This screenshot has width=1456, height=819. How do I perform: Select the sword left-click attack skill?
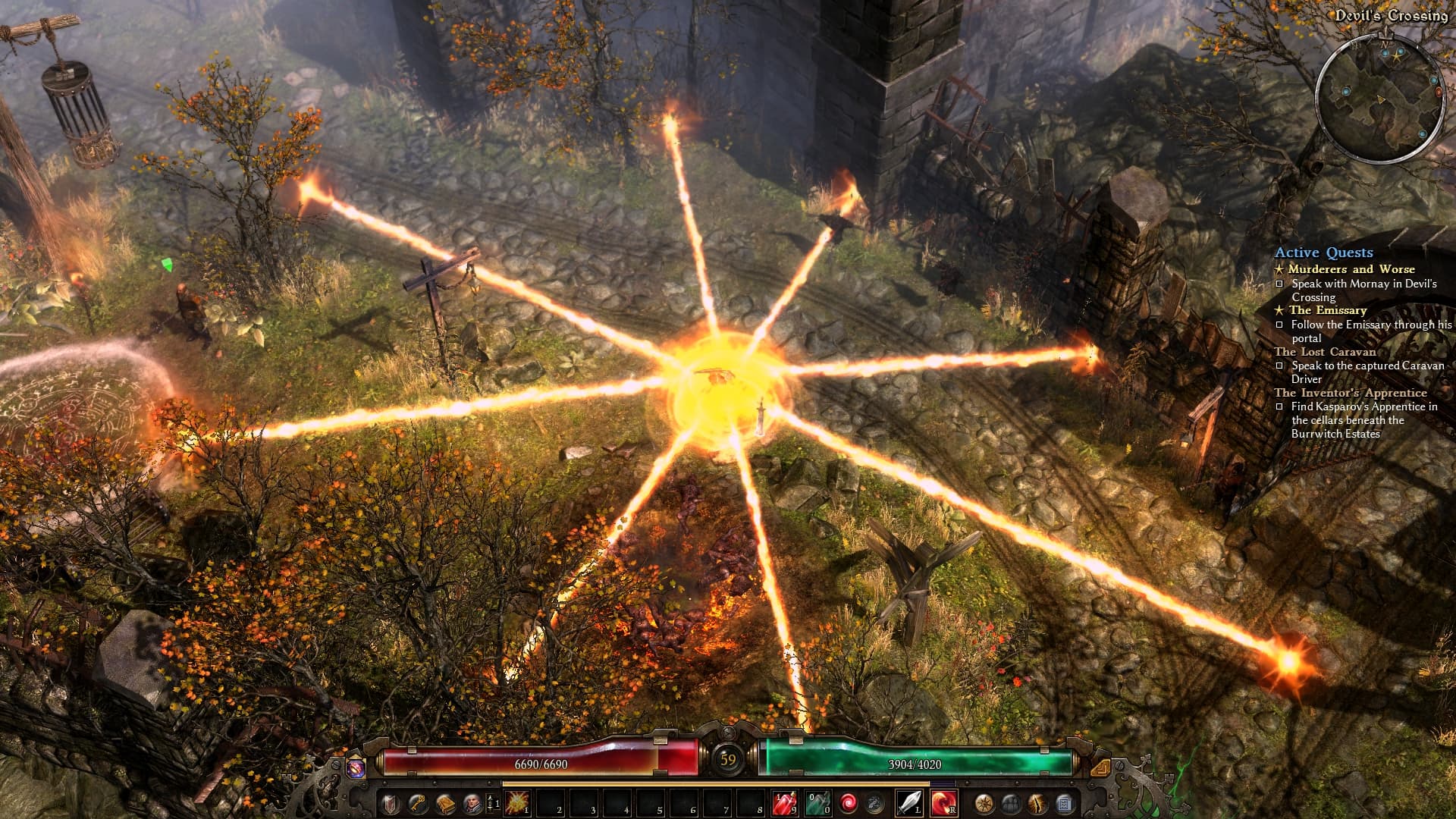pos(908,802)
